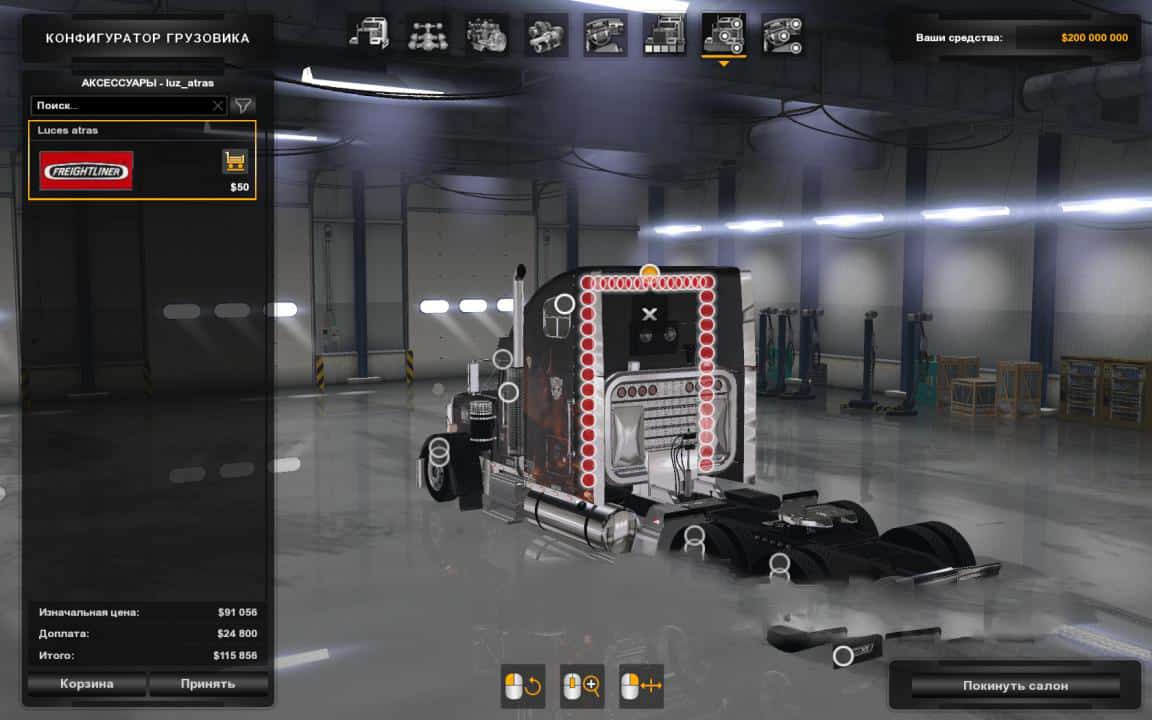Select the highlighted truck accessories tab
Viewport: 1152px width, 720px height.
coord(724,35)
